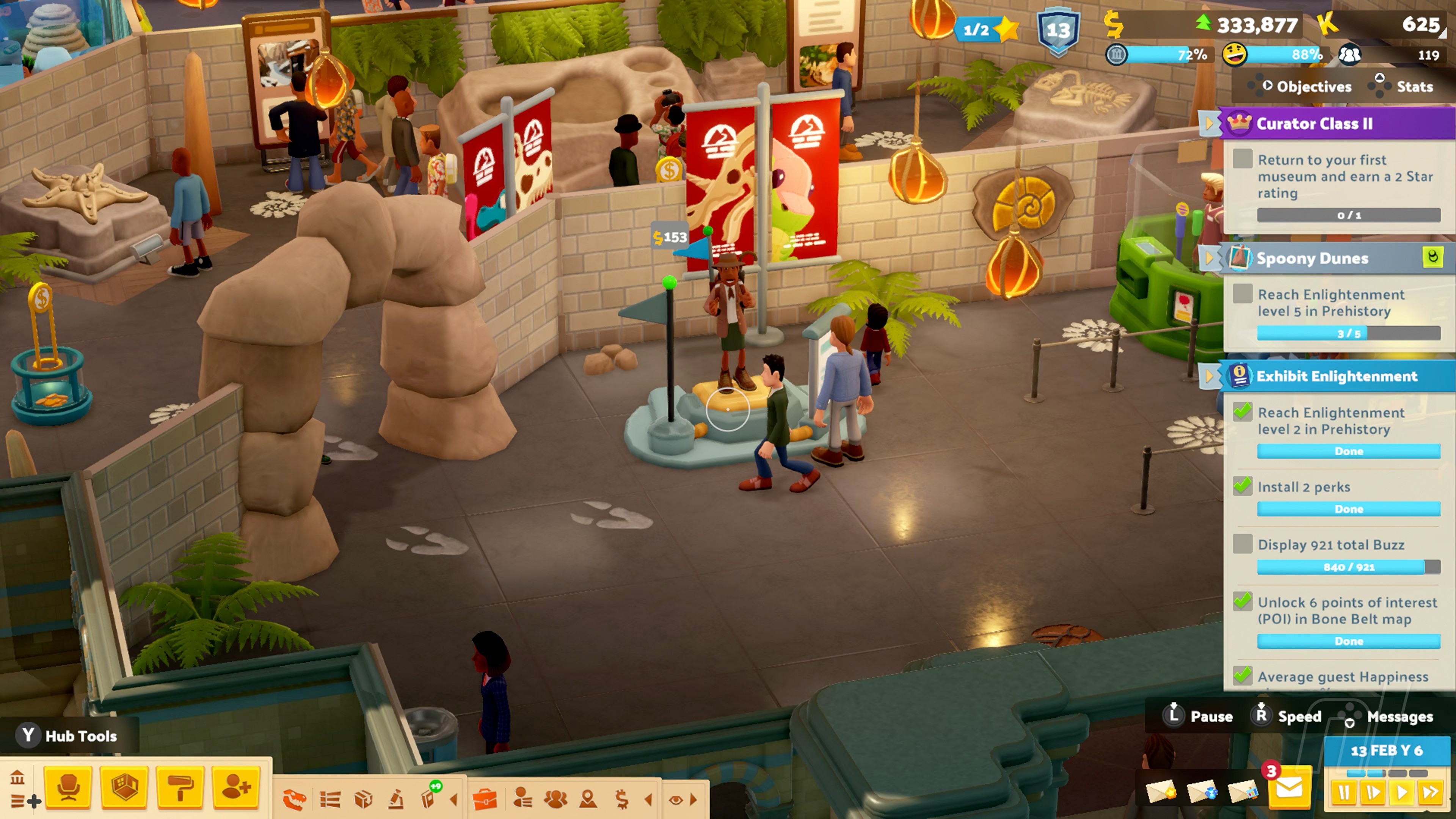This screenshot has width=1456, height=819.
Task: Open the dinosaur skull exhibits icon
Action: [295, 799]
